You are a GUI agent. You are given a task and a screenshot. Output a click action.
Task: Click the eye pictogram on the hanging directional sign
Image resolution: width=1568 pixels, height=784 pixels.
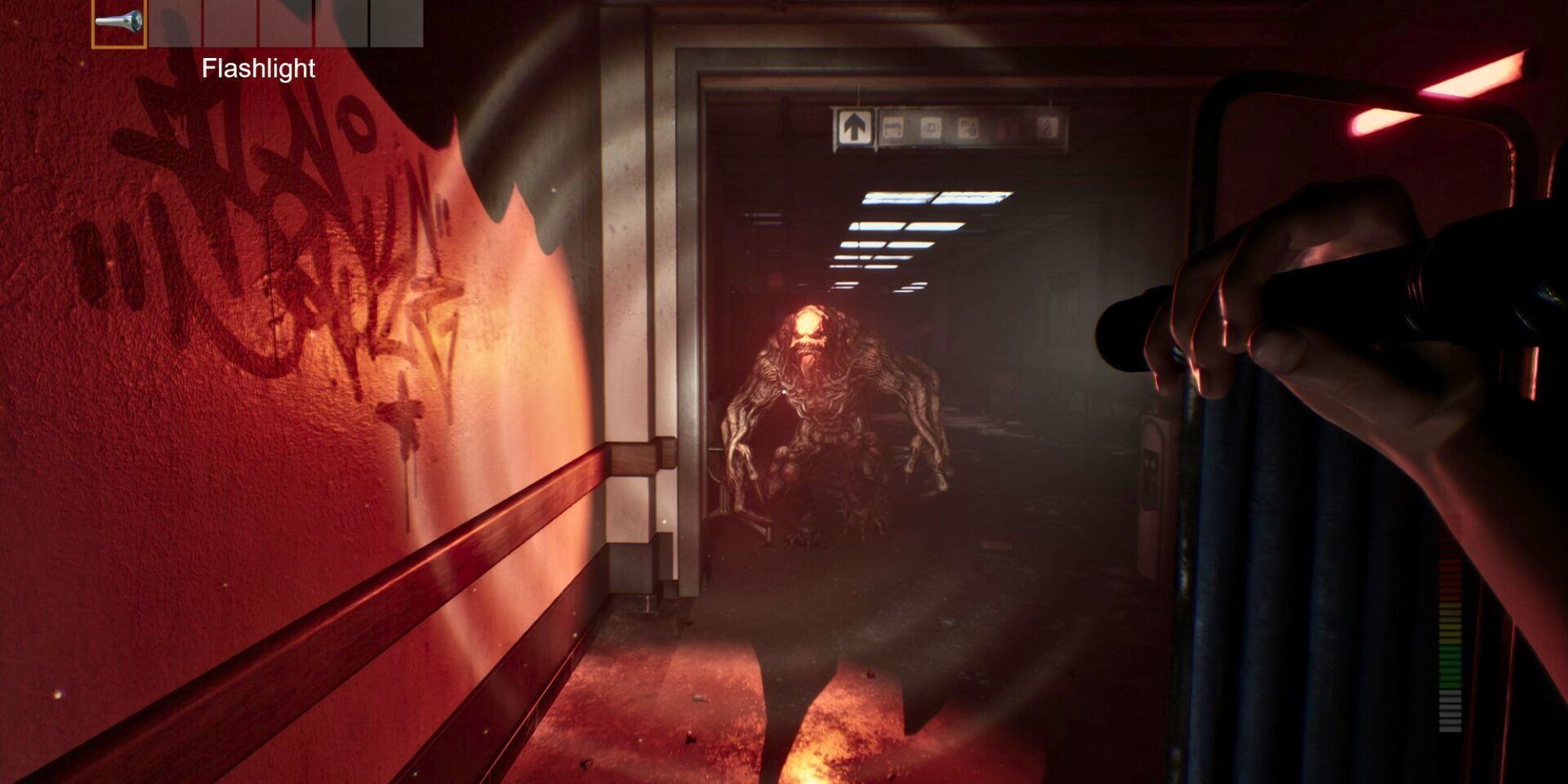(x=931, y=126)
